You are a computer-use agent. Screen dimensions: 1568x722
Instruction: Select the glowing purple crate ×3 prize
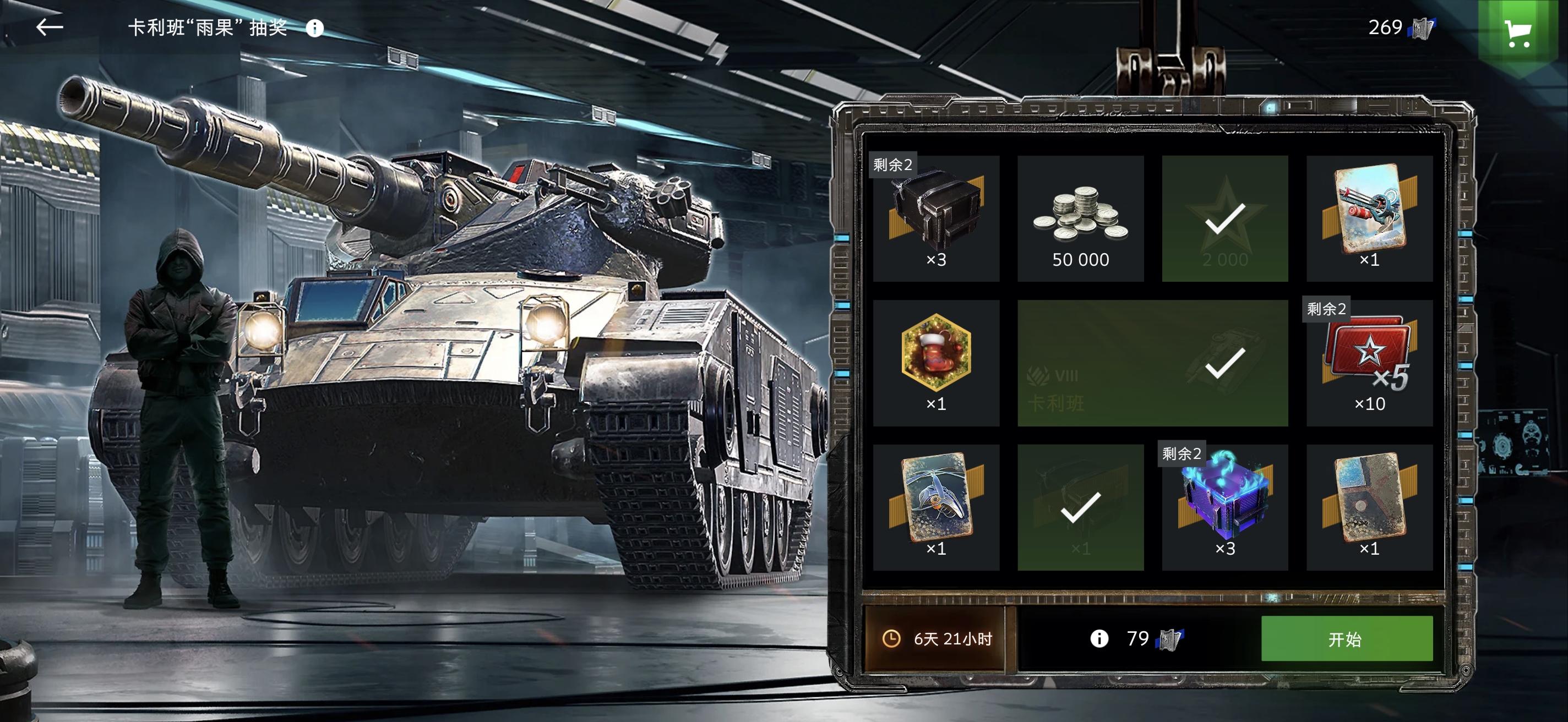point(1224,507)
